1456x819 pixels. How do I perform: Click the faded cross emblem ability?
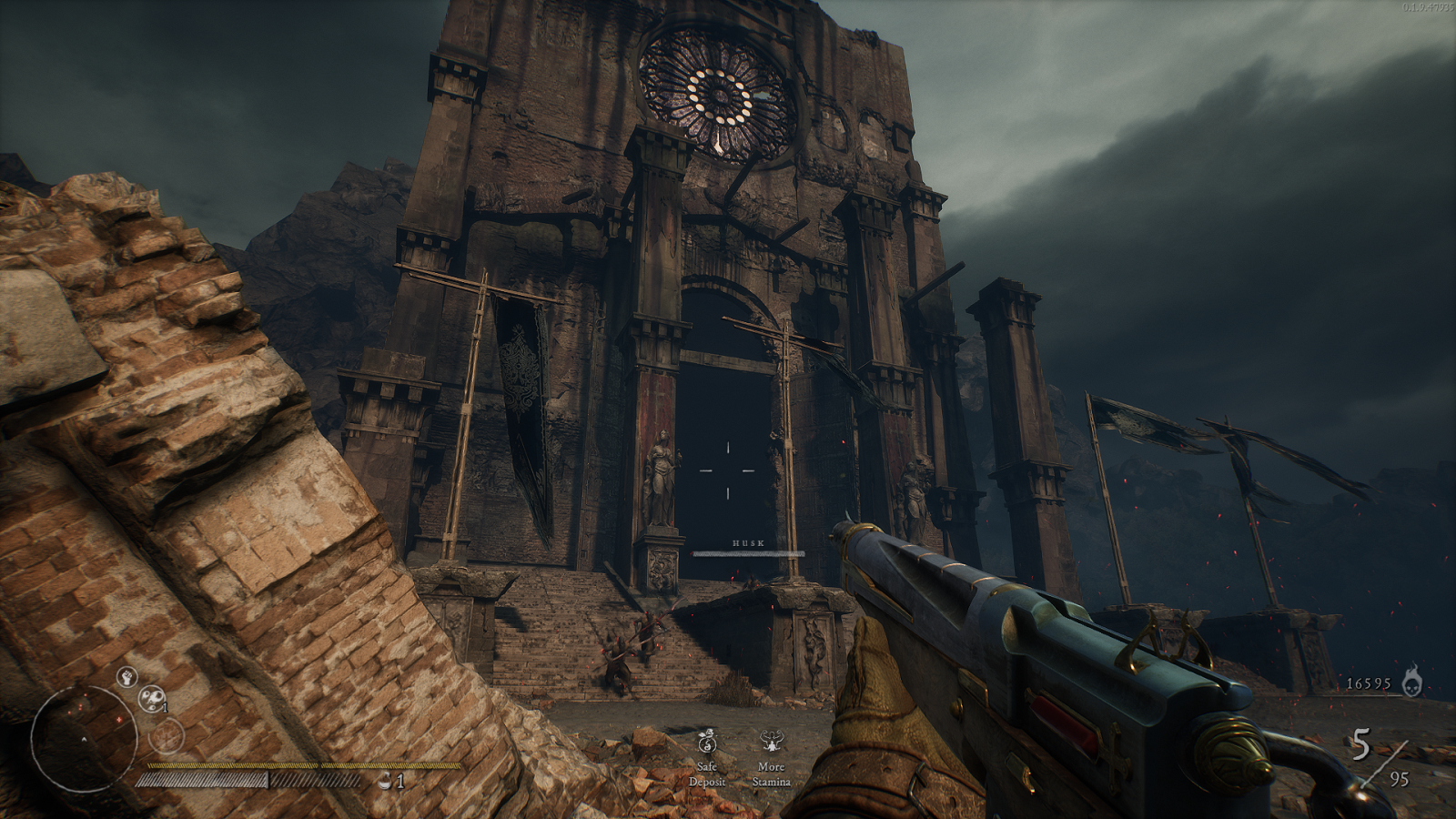[167, 735]
